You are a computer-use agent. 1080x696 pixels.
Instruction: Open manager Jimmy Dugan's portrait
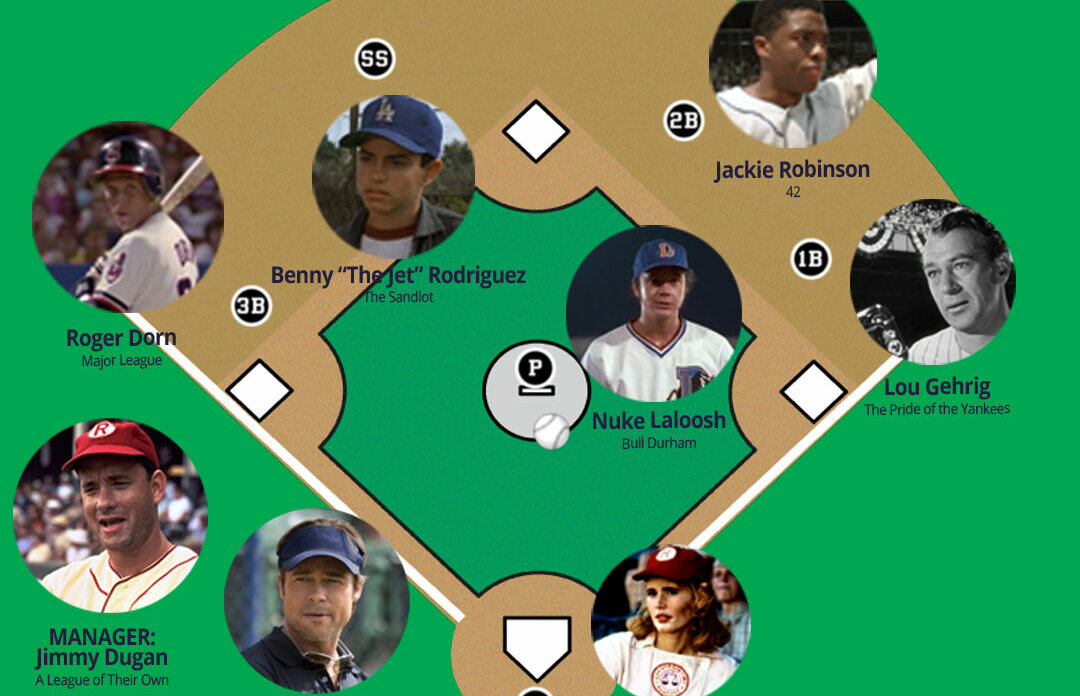pos(110,515)
